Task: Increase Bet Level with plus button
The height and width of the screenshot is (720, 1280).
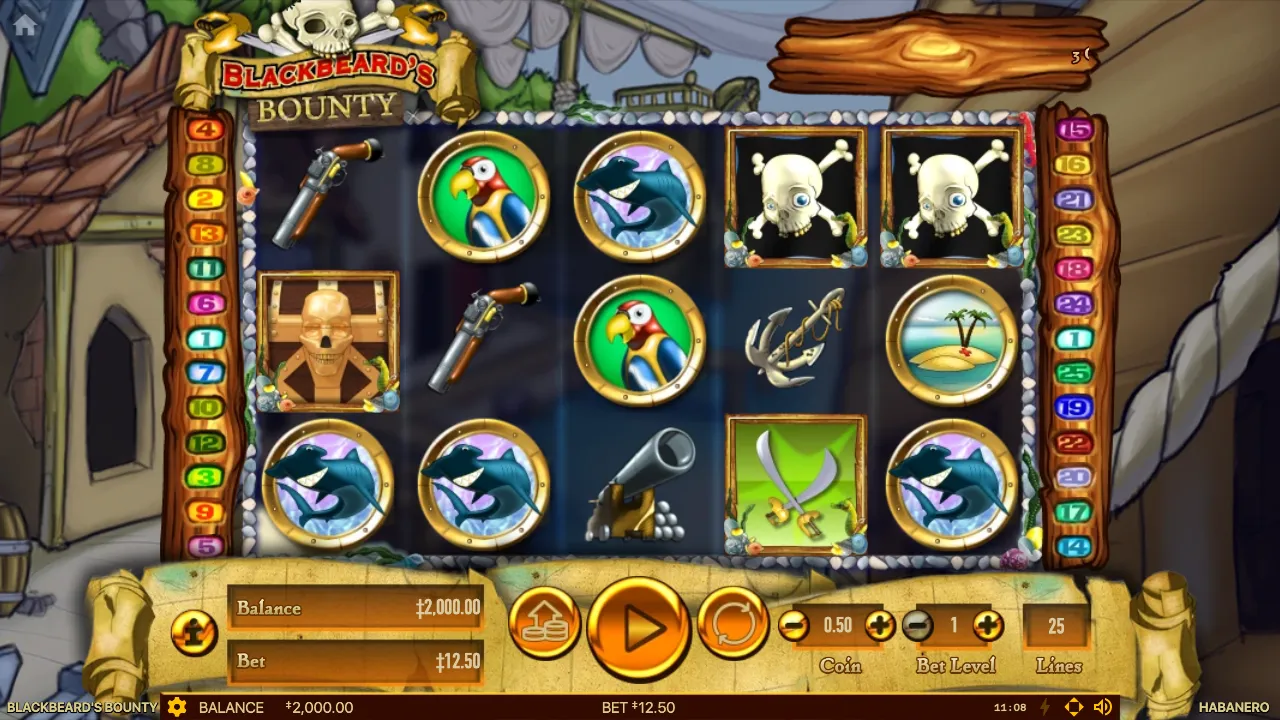Action: click(x=987, y=626)
